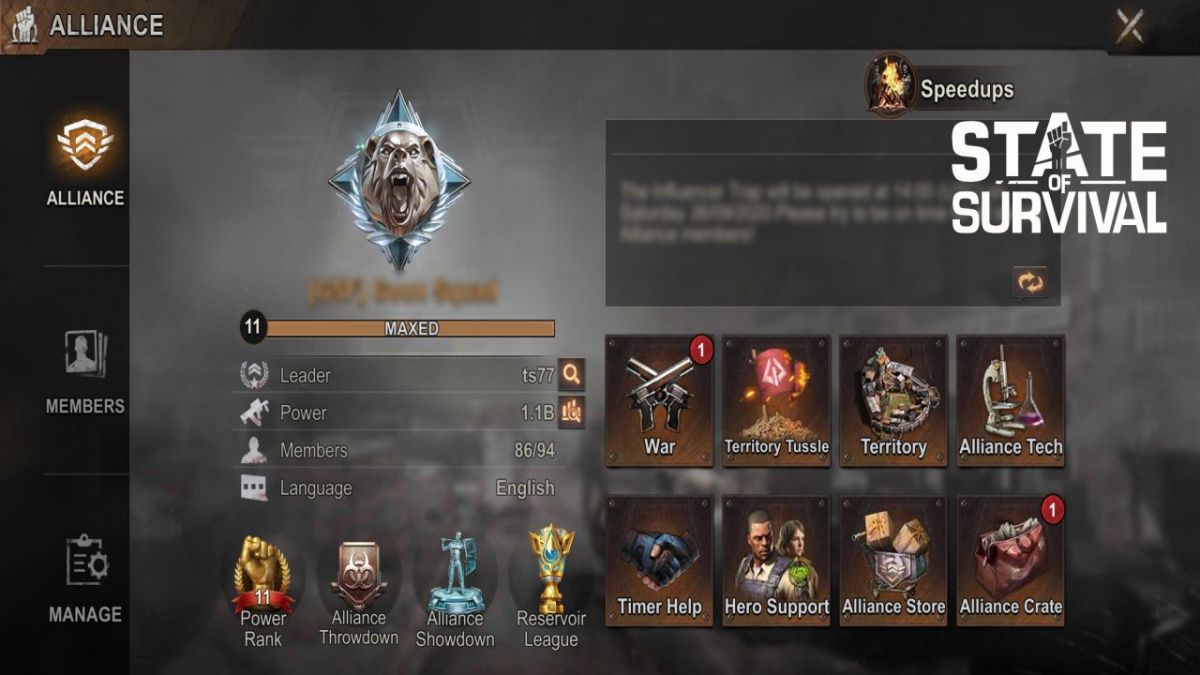Enter Territory Tussle

point(777,400)
